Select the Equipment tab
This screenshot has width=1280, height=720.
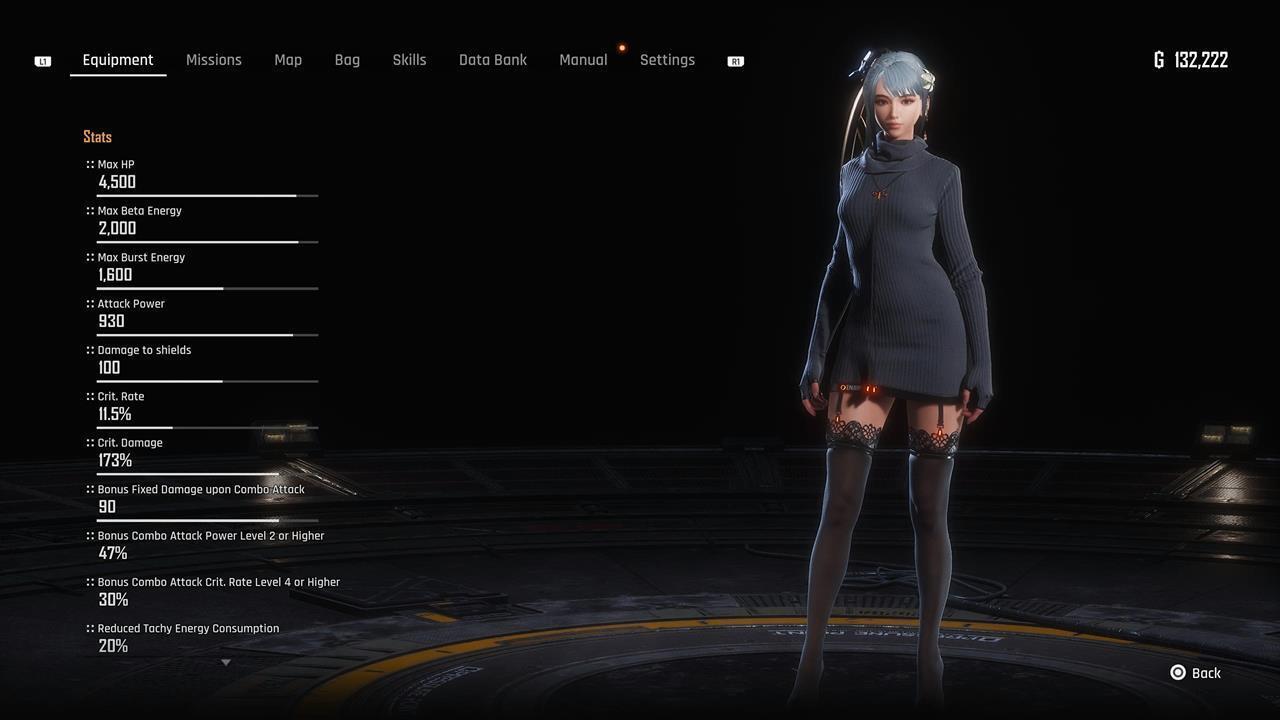[x=118, y=60]
